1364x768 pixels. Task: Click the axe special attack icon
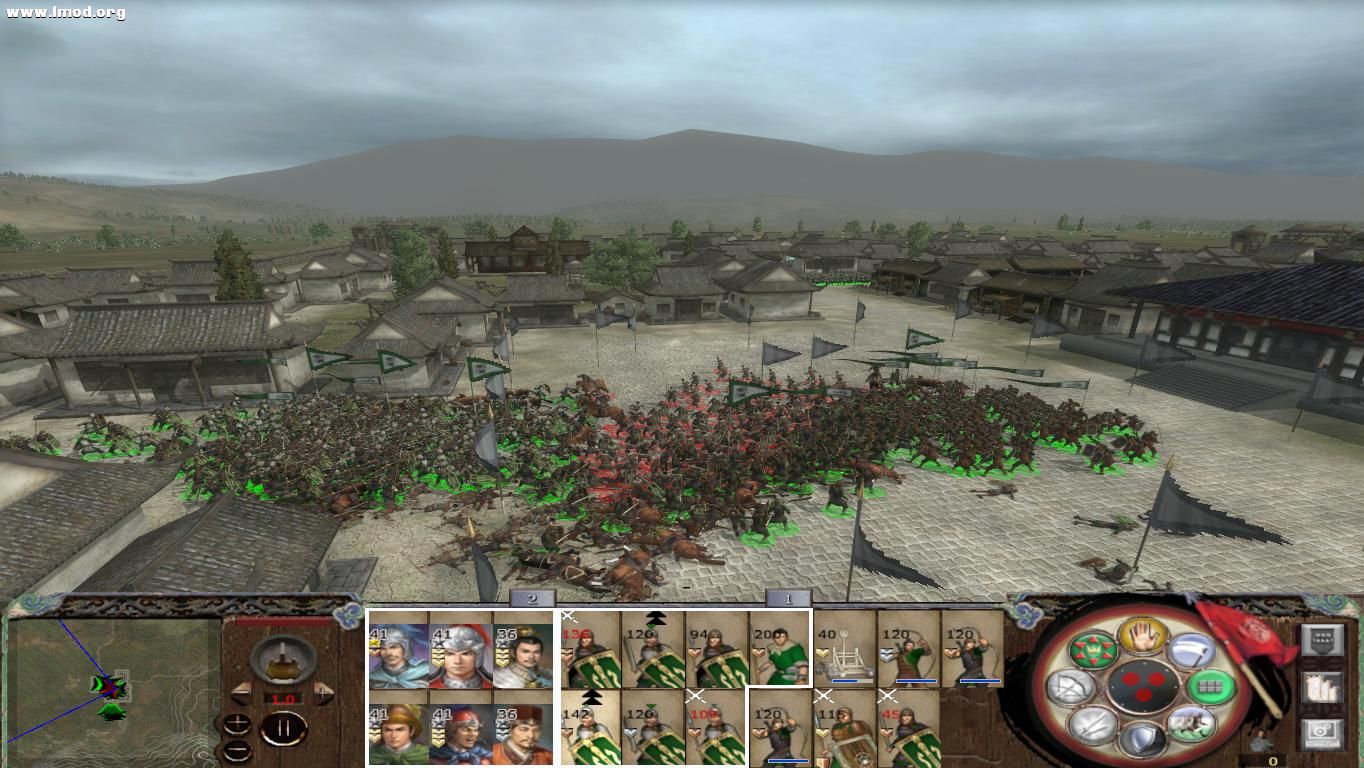pos(1193,652)
